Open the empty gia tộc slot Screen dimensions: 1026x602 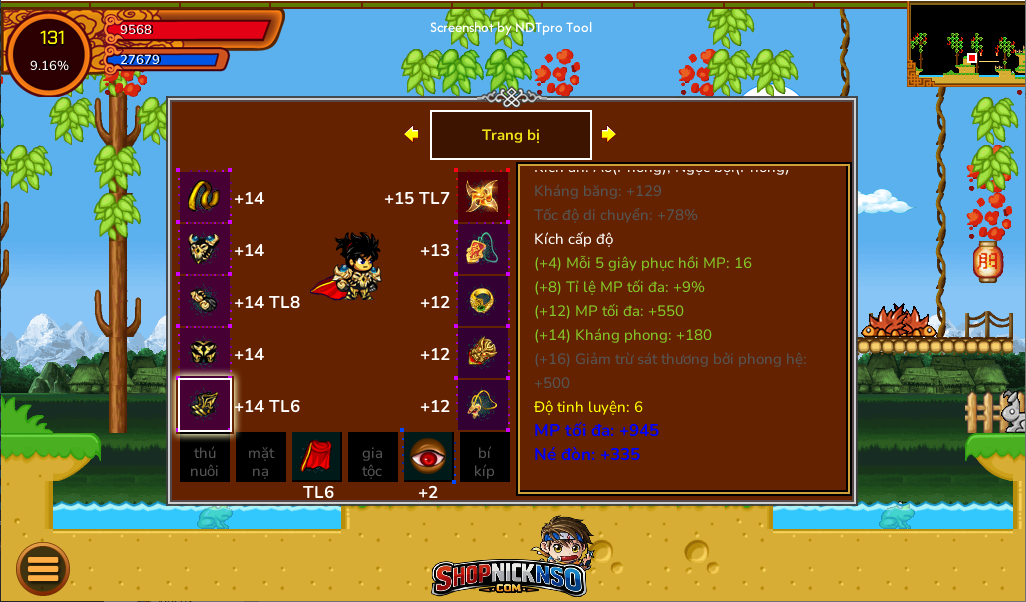pyautogui.click(x=372, y=457)
